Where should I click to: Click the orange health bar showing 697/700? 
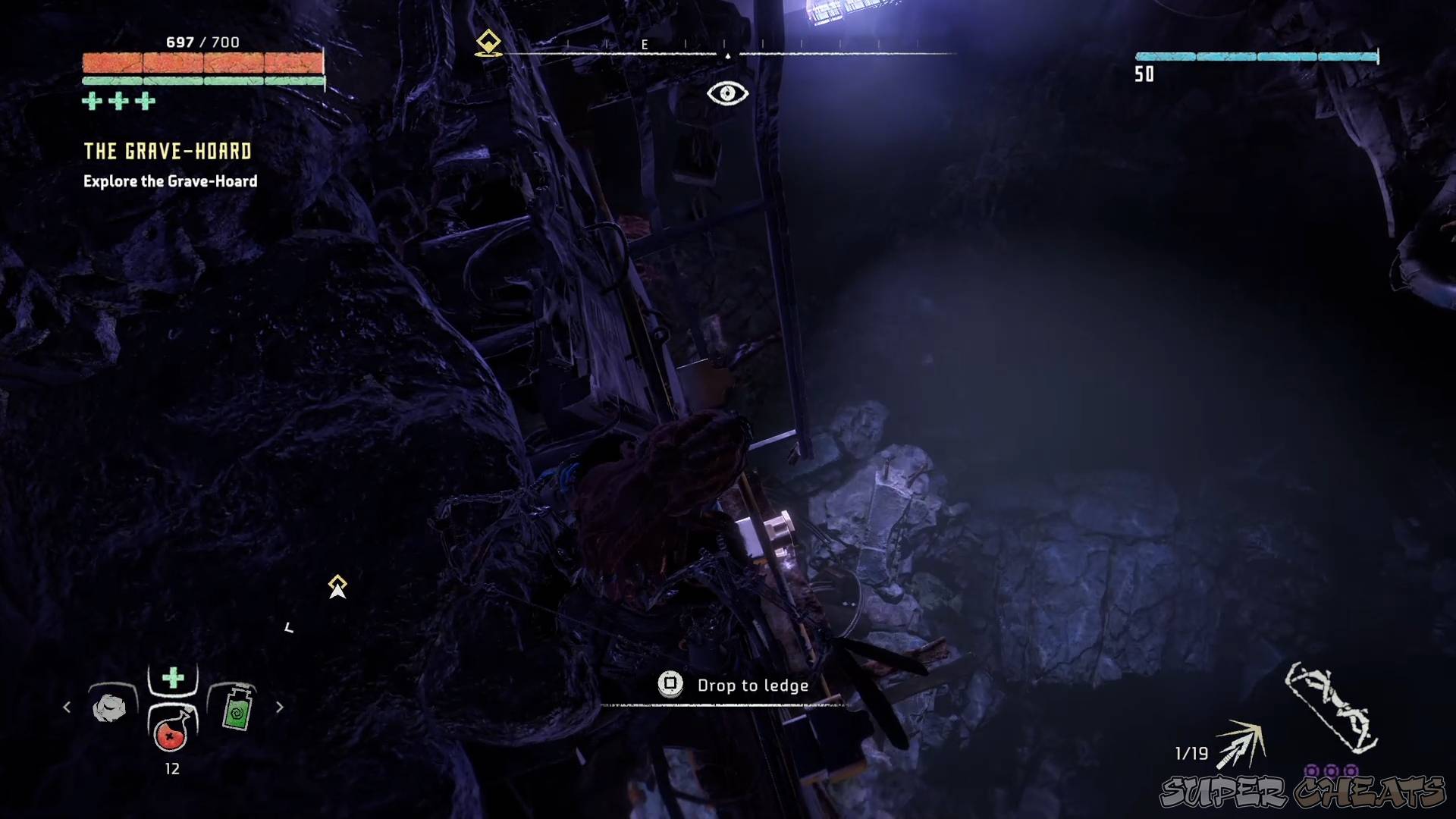(x=202, y=63)
